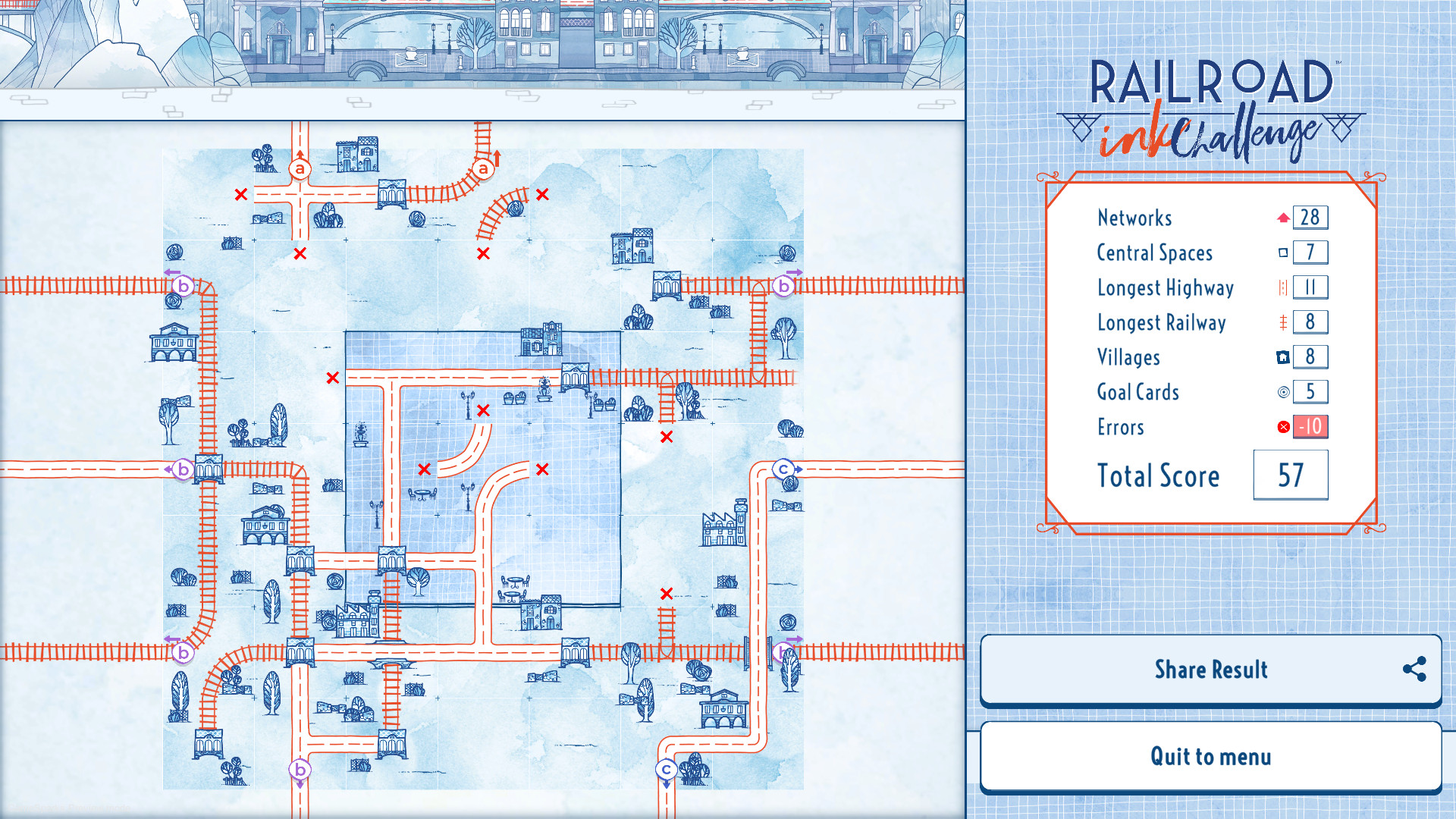Click the Total Score value box showing 57

pos(1290,475)
